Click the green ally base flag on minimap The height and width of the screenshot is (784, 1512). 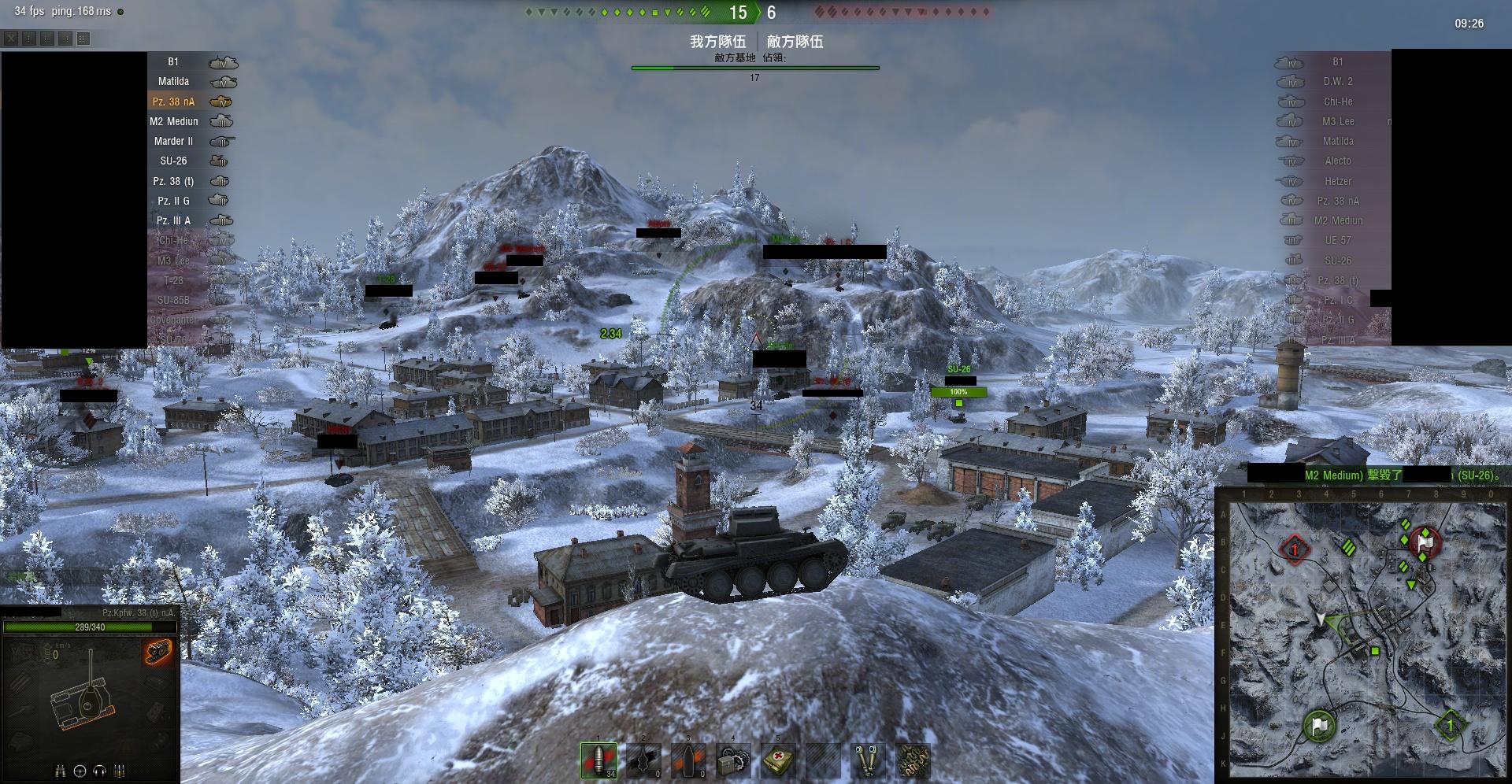(x=1320, y=724)
